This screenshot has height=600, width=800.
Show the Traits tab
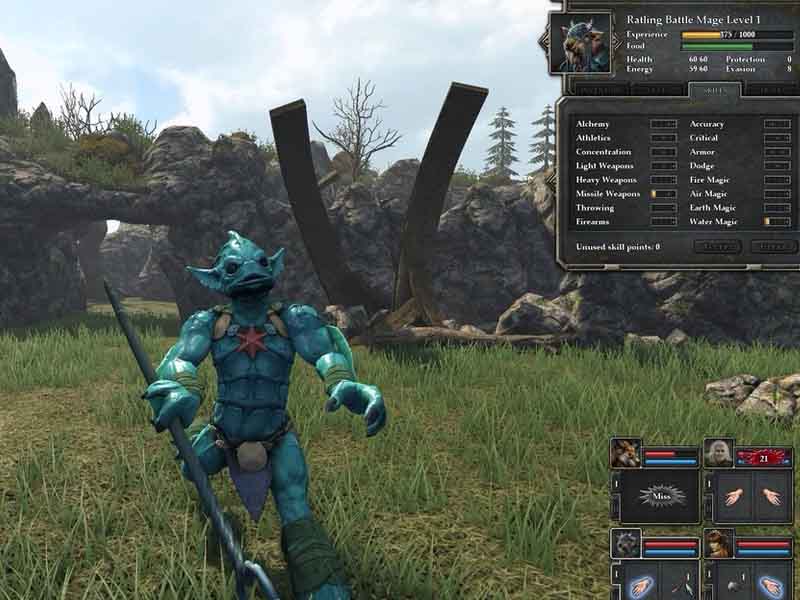click(772, 89)
